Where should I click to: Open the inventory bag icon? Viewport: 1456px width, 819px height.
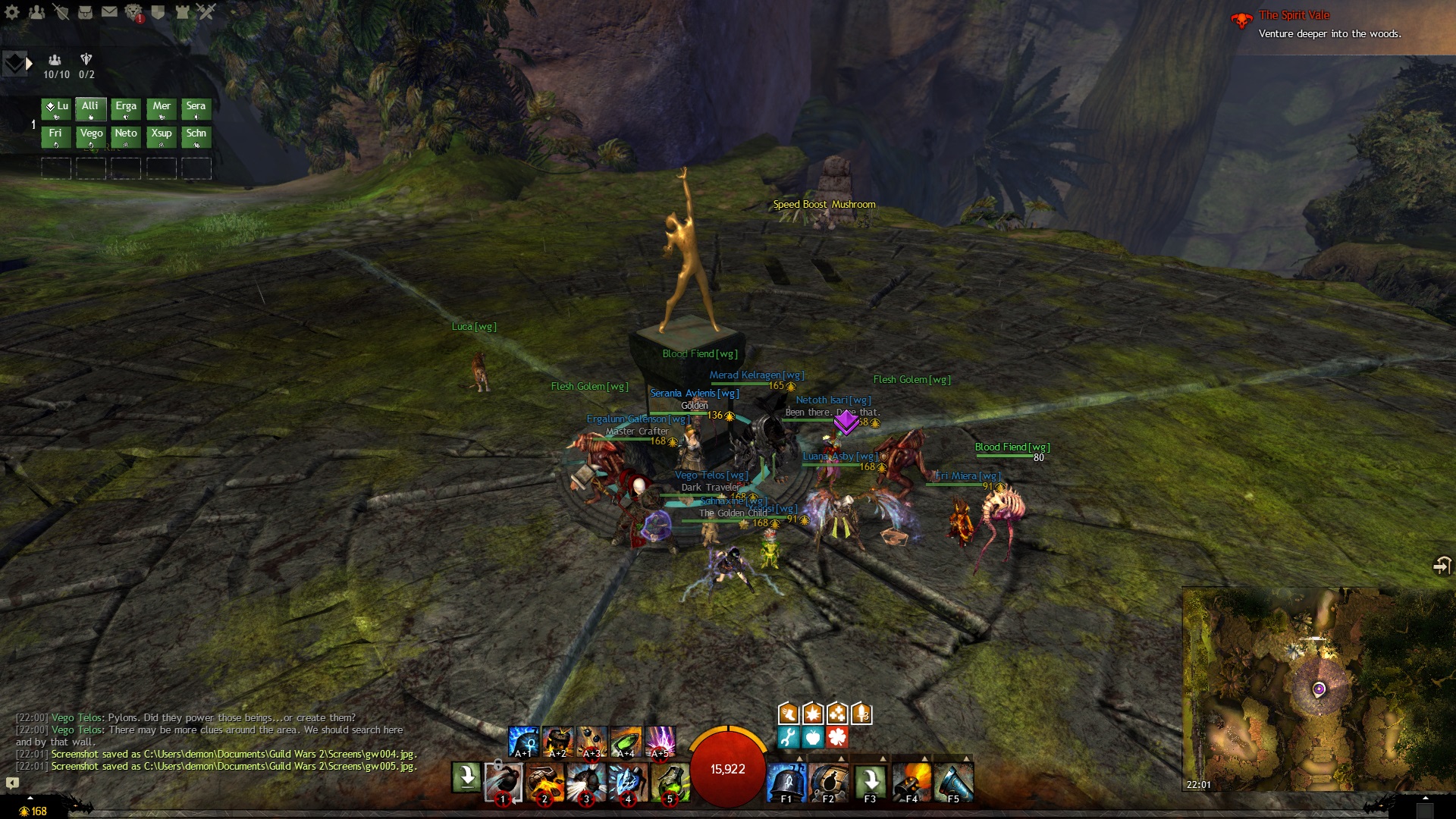[85, 12]
